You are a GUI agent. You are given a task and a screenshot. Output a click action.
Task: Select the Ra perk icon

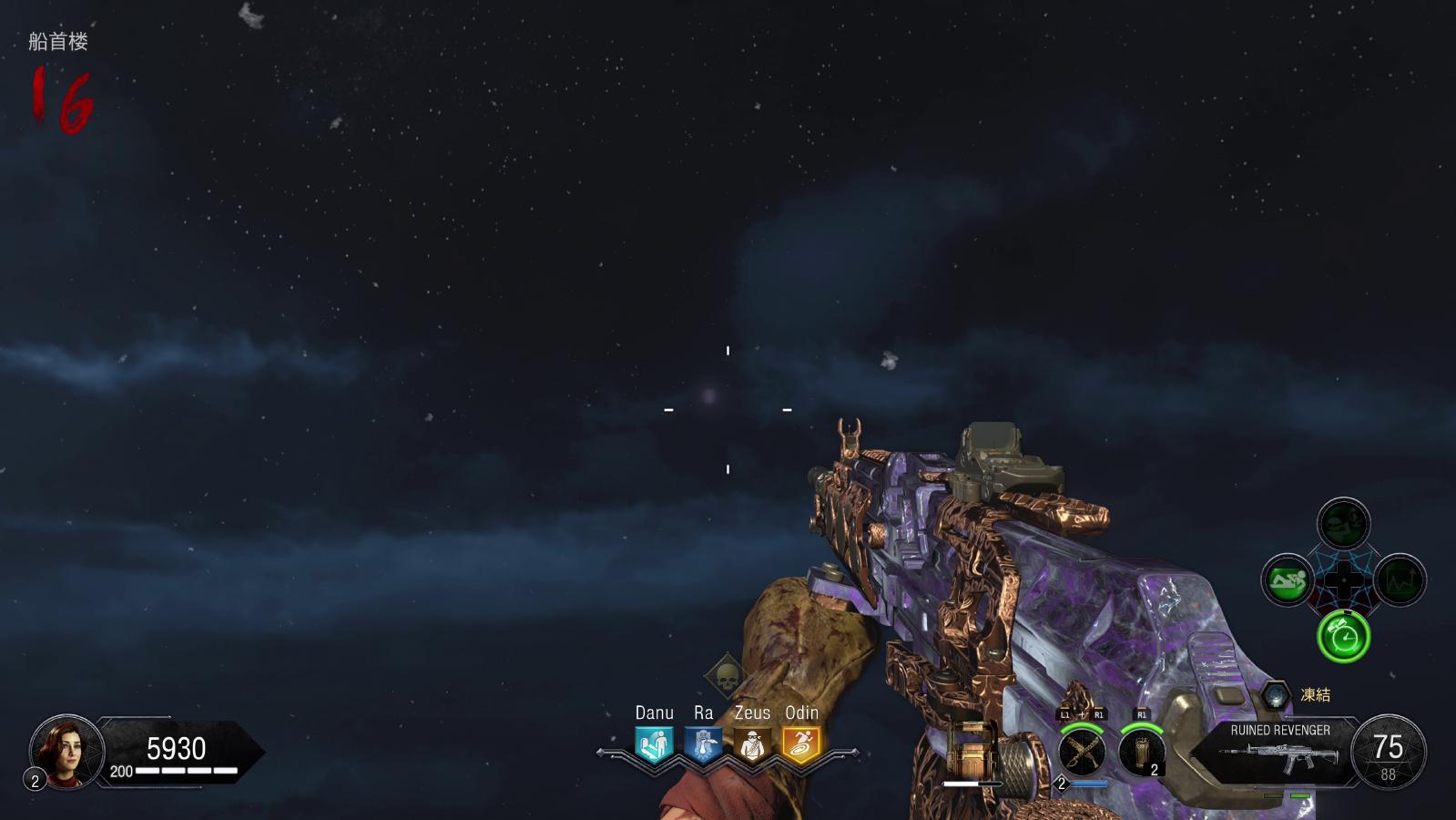(x=703, y=744)
